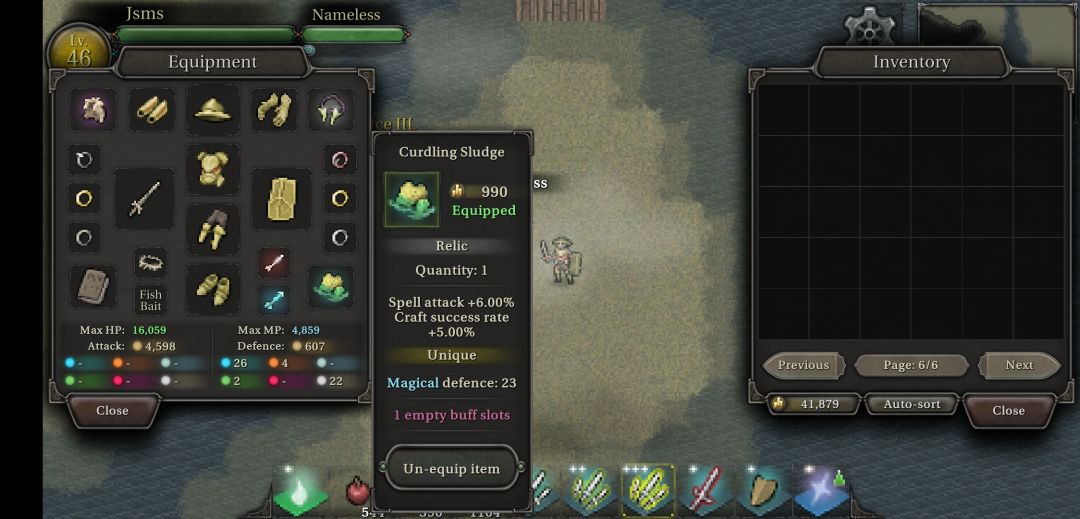
Task: Auto-sort the inventory items
Action: (x=912, y=405)
